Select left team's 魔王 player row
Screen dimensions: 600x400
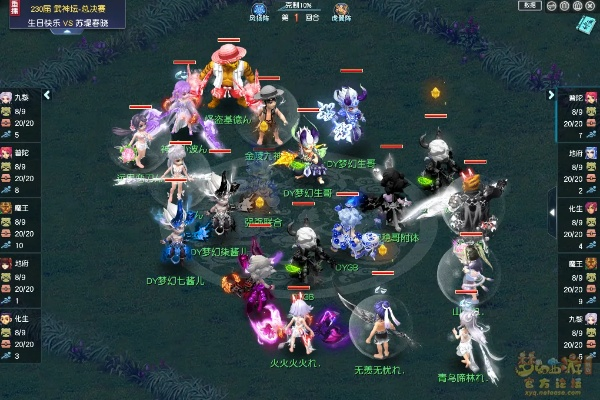pyautogui.click(x=20, y=226)
